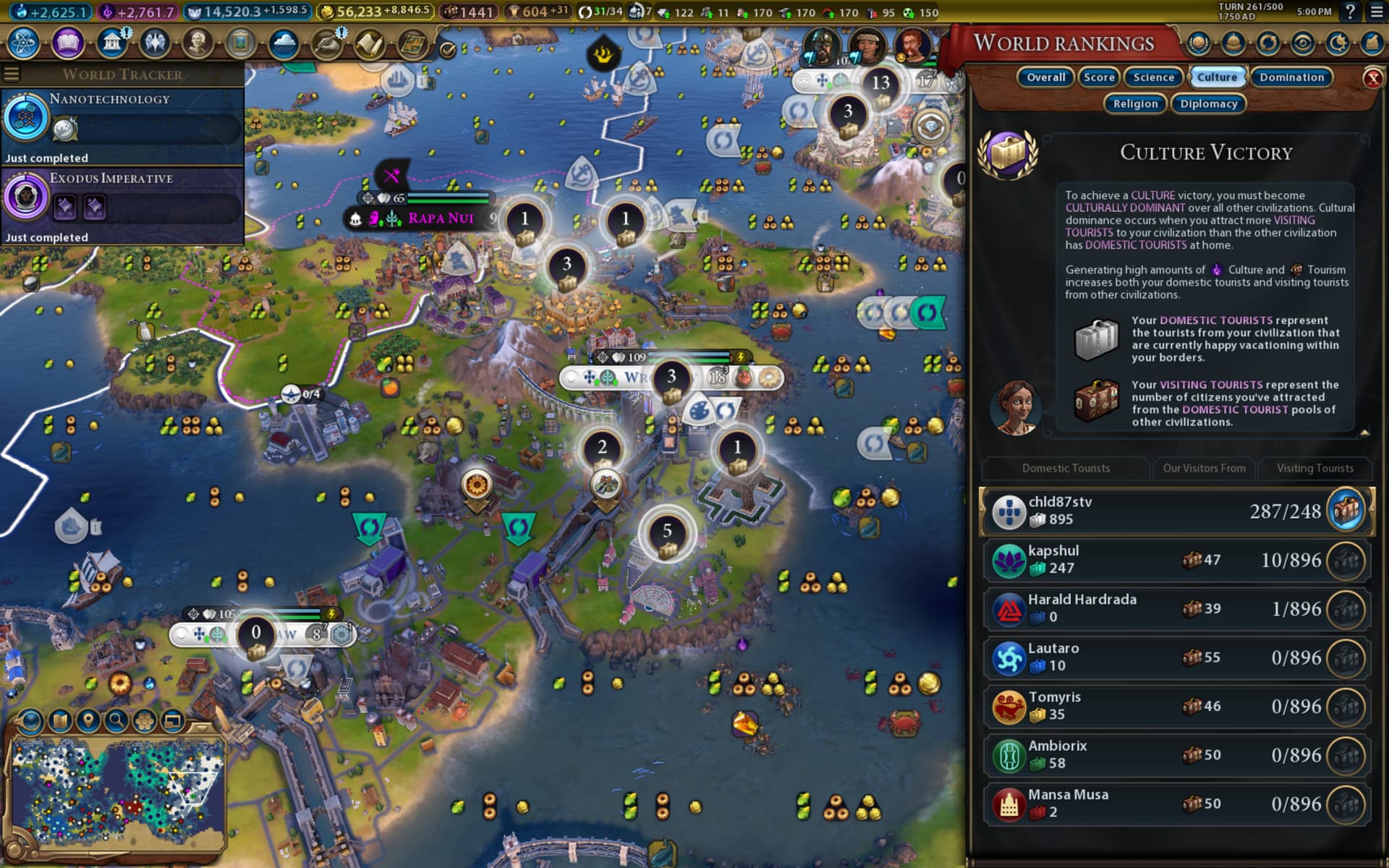This screenshot has height=868, width=1389.
Task: Select the Domestic Tourists column header
Action: 1066,468
